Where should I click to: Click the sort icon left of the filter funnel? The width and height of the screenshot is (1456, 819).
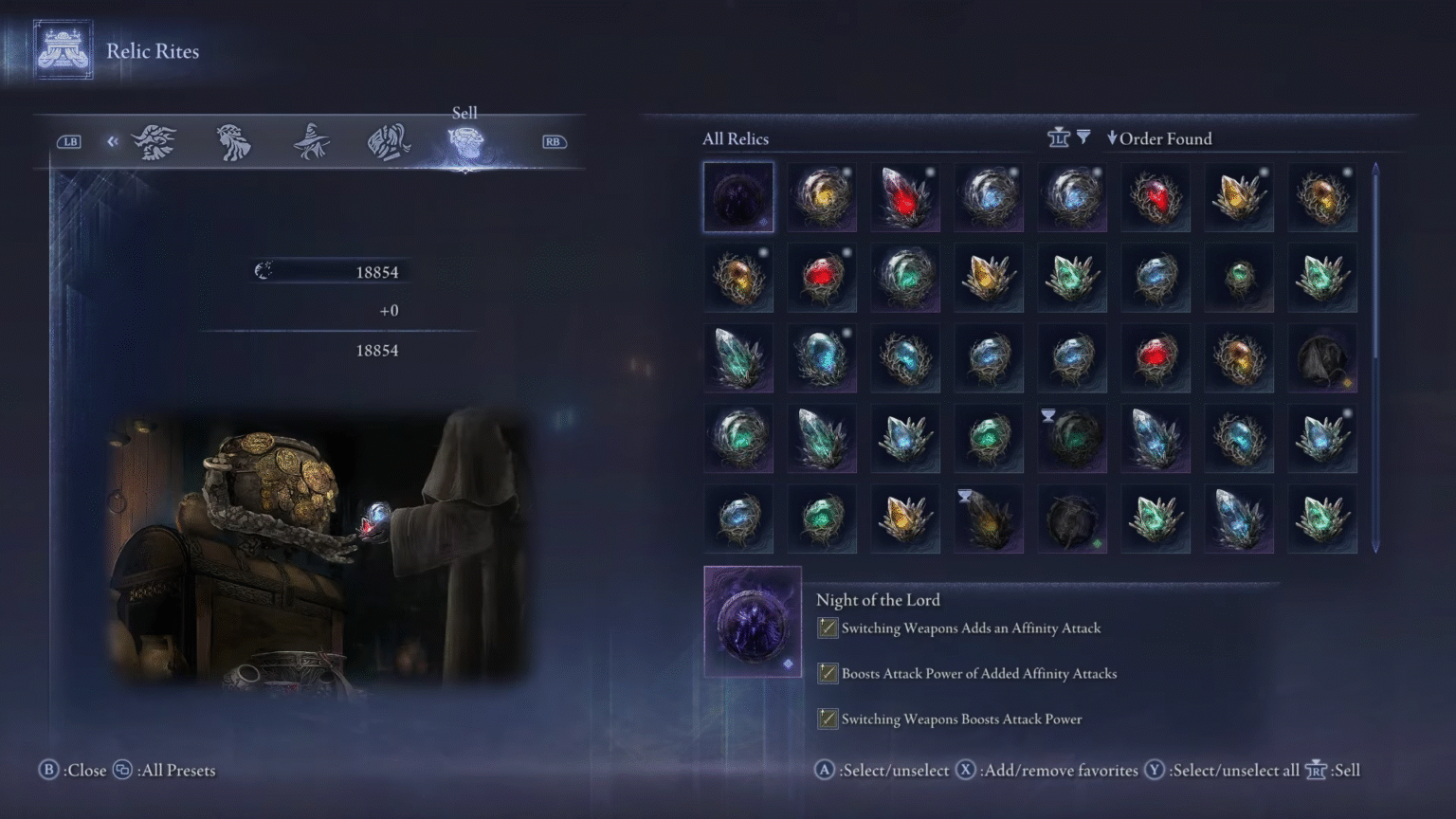coord(1057,136)
